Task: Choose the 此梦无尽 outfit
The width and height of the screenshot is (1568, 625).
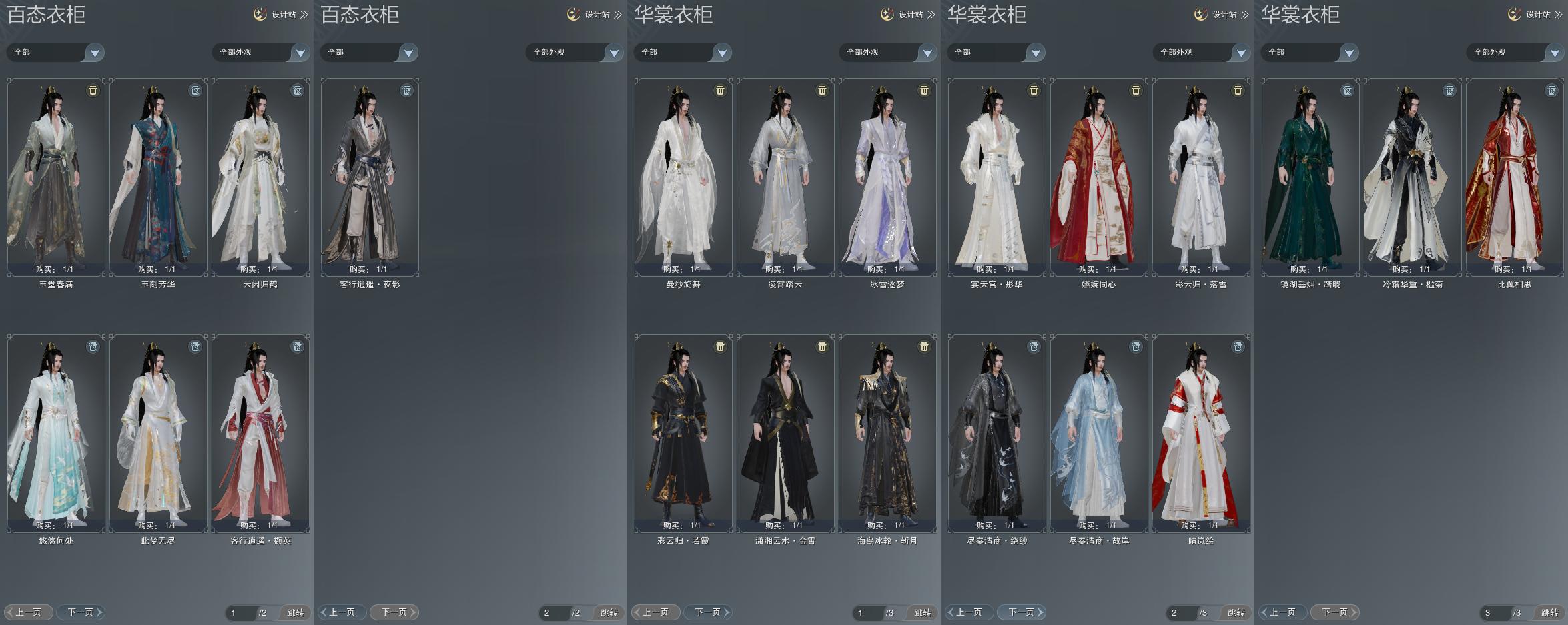Action: tap(158, 433)
